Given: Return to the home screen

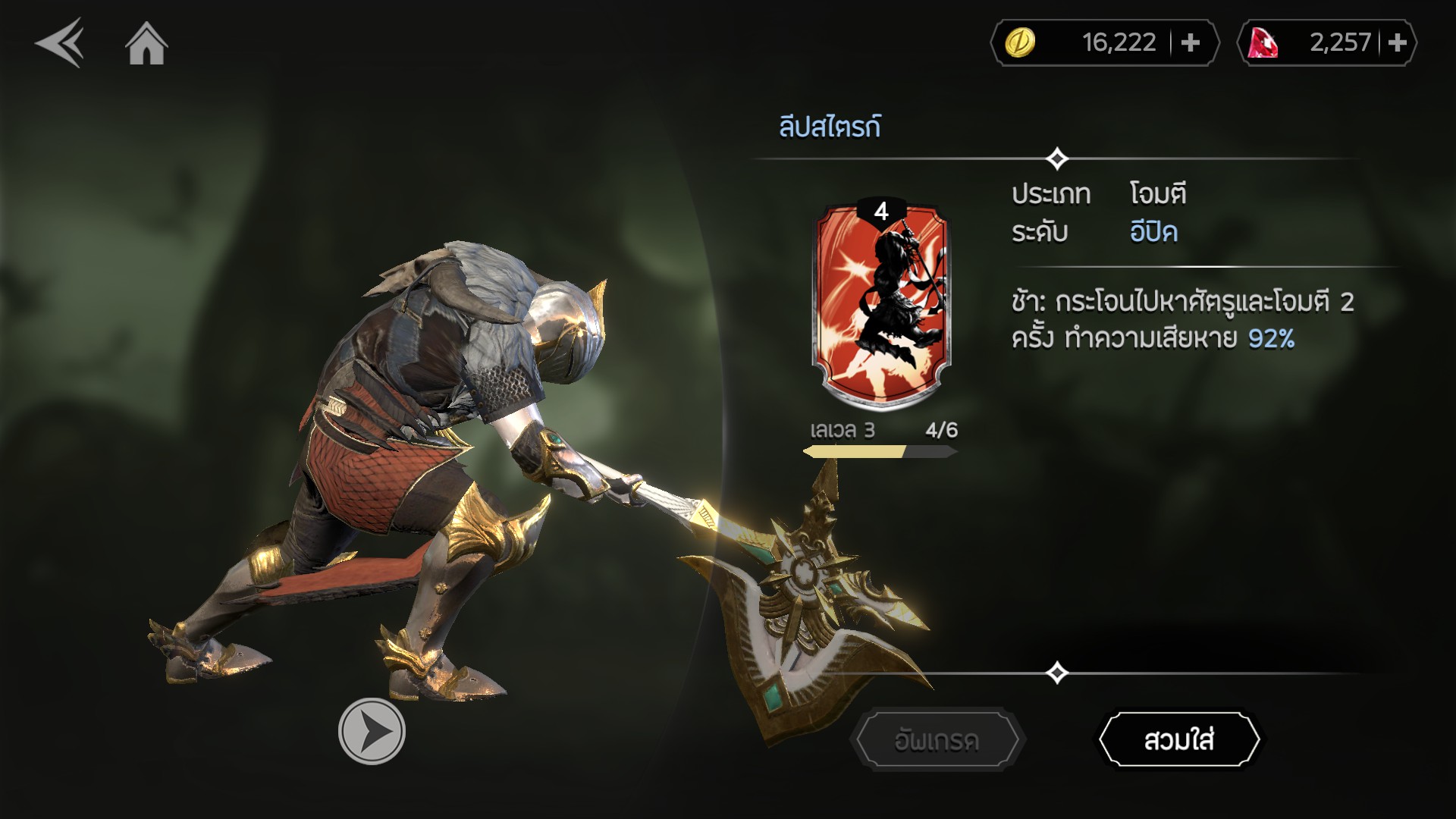Looking at the screenshot, I should click(146, 44).
